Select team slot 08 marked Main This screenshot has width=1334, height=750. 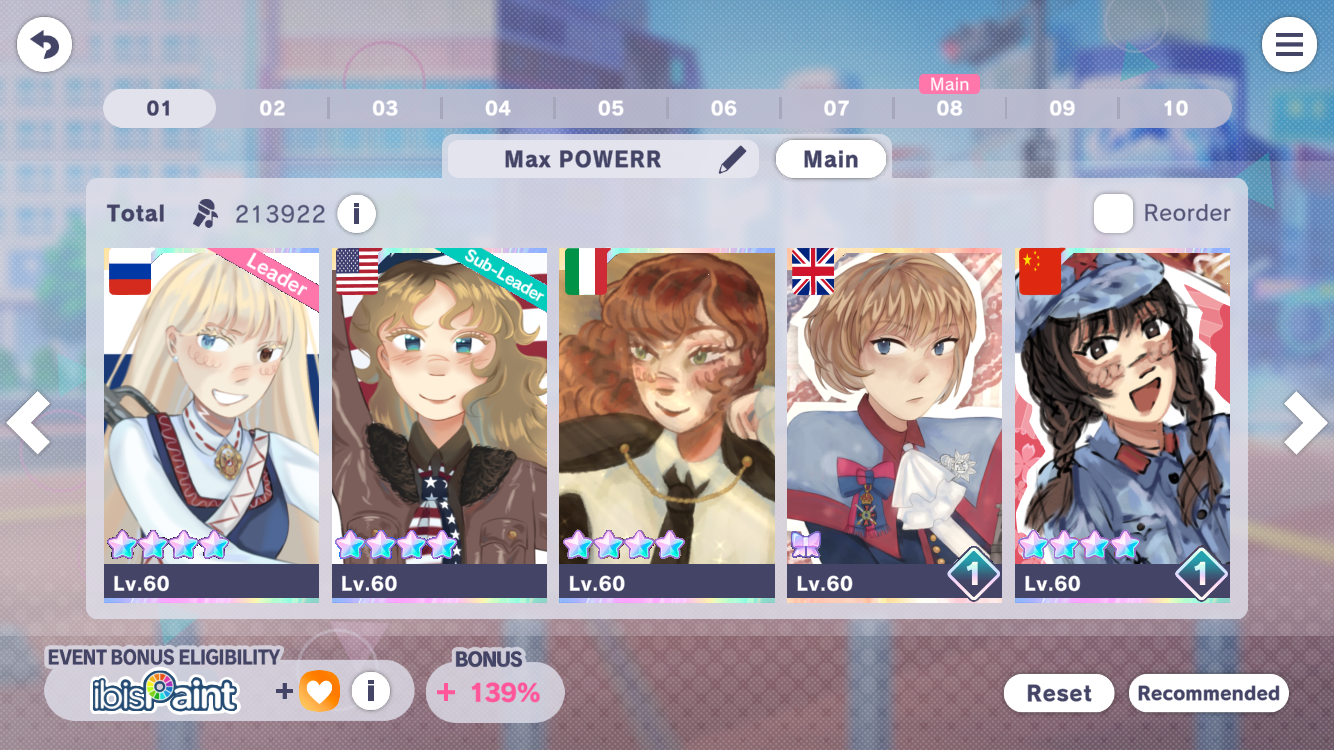(x=949, y=108)
